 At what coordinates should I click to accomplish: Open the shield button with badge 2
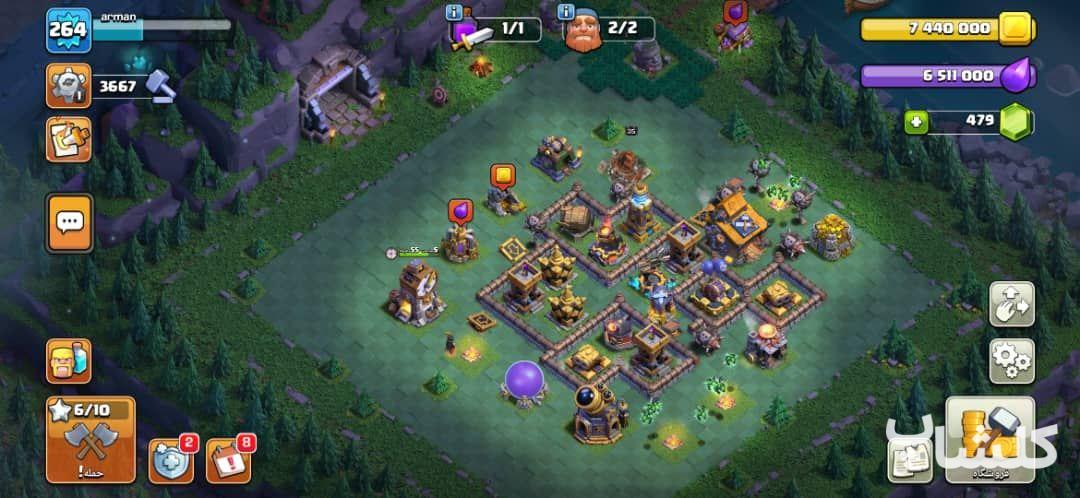coord(172,459)
